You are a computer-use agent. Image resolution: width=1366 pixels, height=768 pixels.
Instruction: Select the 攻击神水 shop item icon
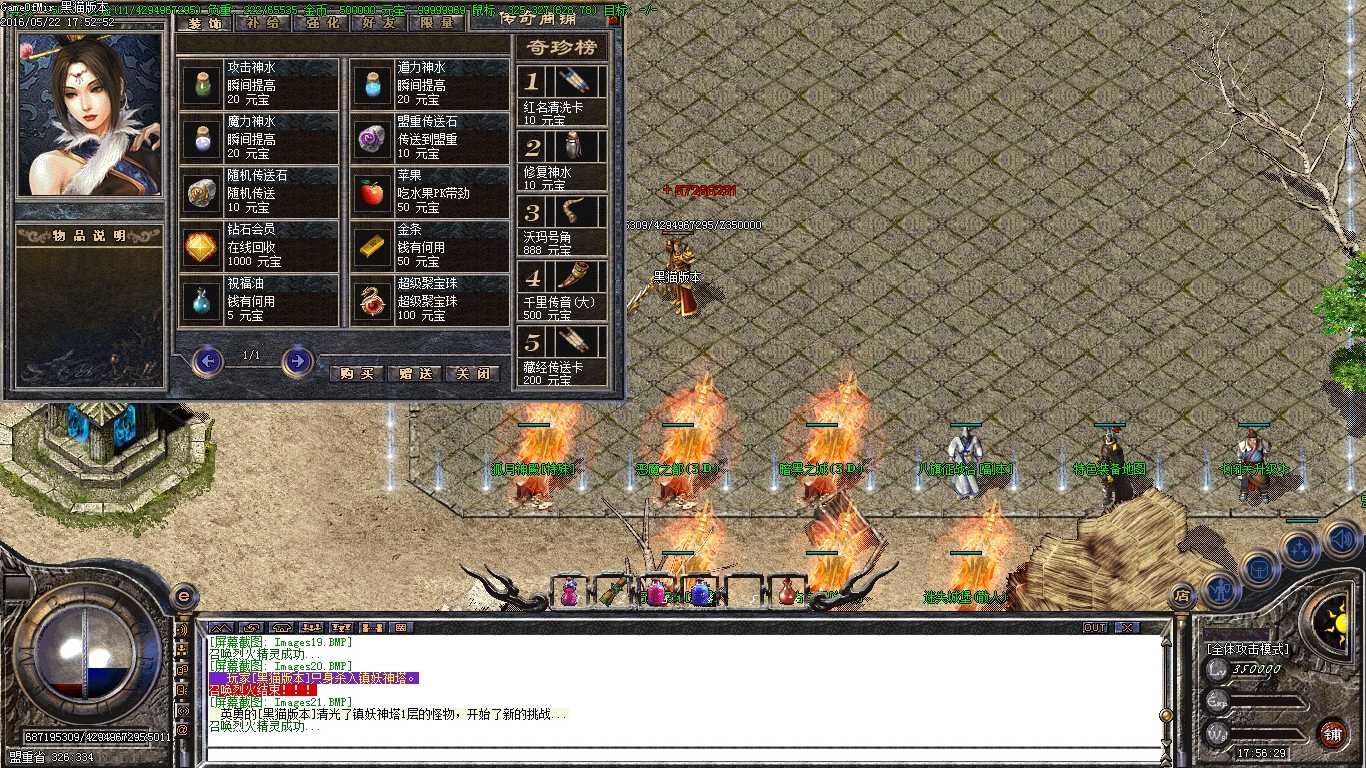pyautogui.click(x=200, y=85)
